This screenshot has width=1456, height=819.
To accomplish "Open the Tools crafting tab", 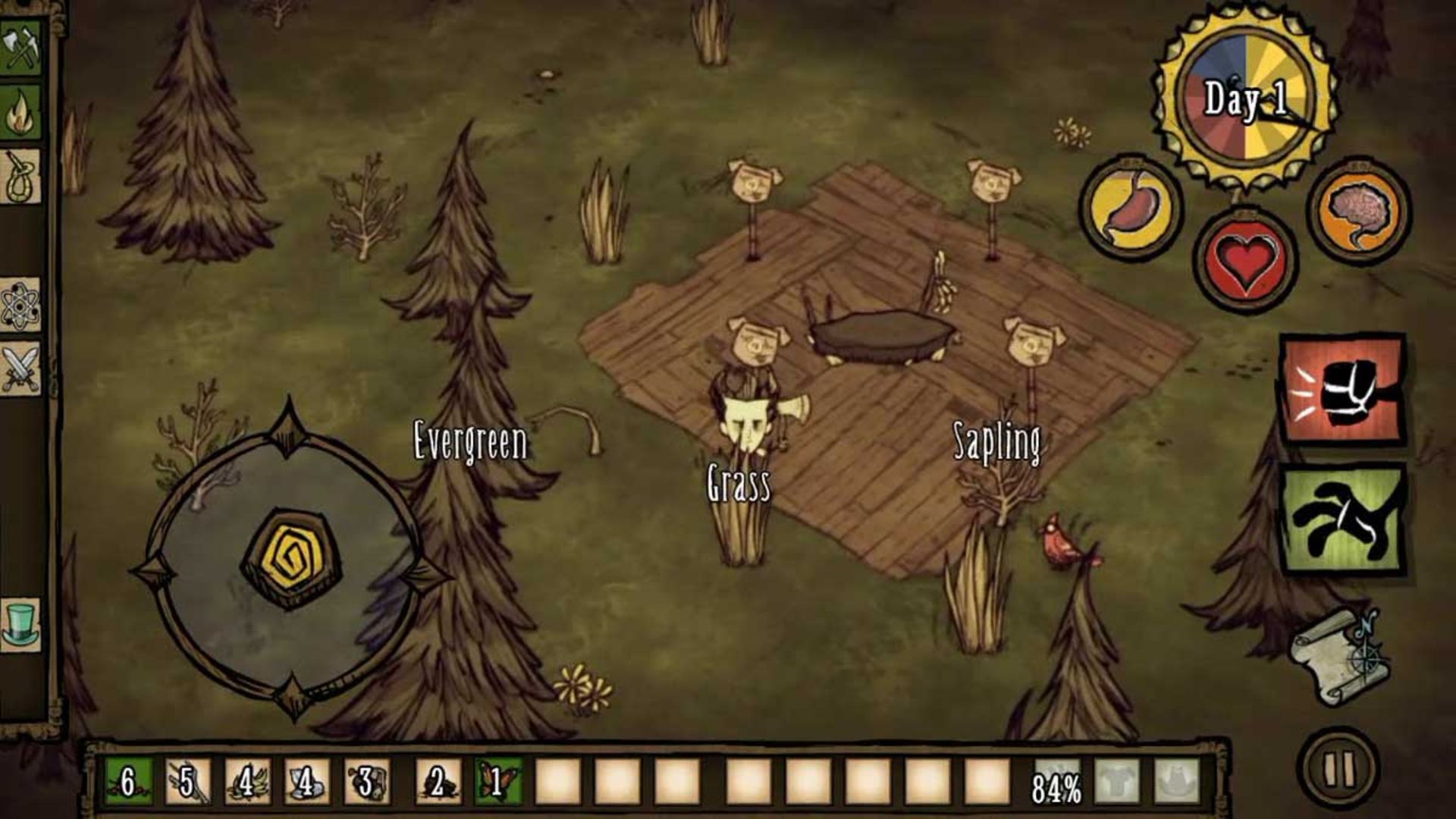I will click(x=21, y=47).
